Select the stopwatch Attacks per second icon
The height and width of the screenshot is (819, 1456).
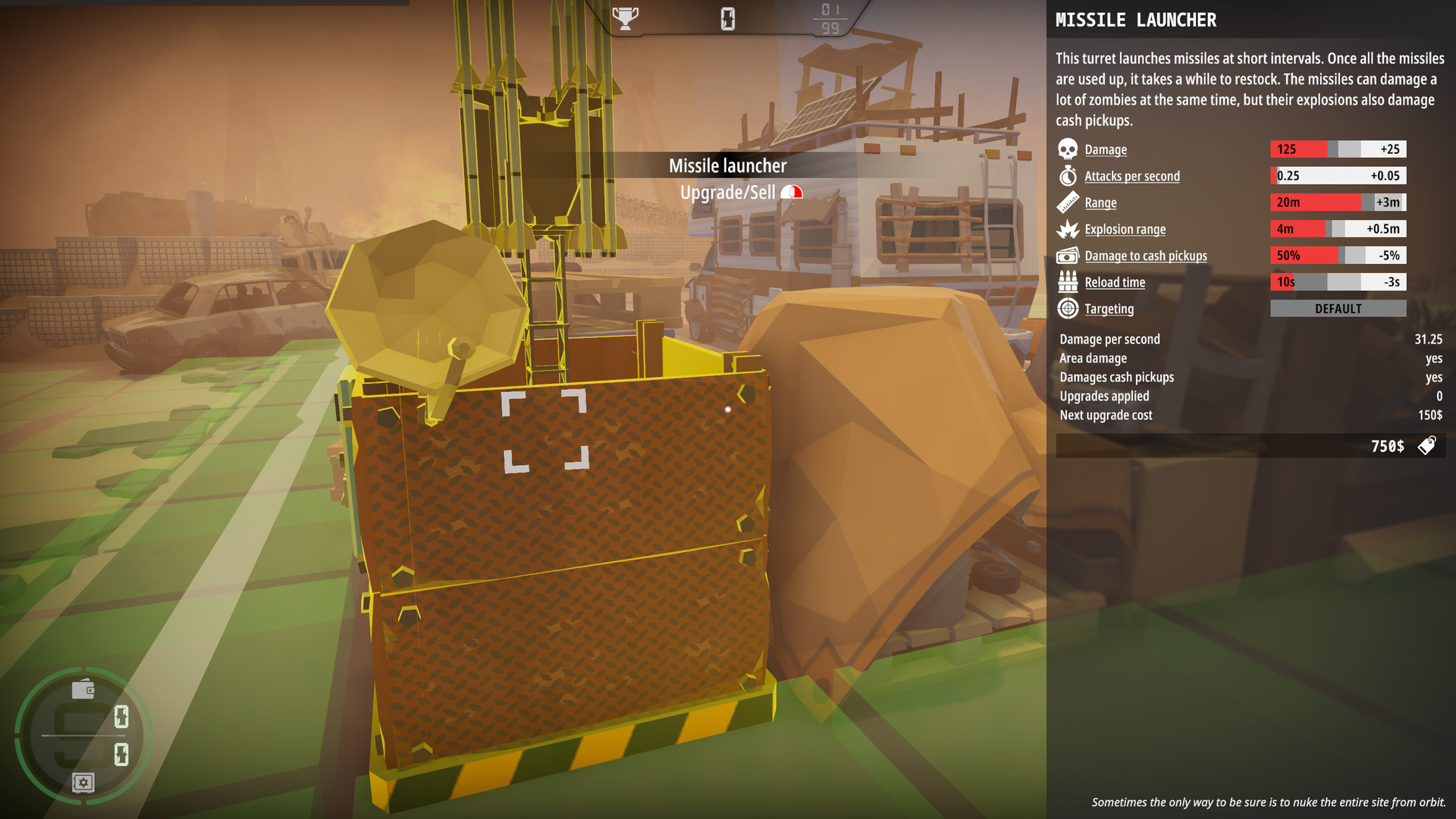pyautogui.click(x=1068, y=176)
